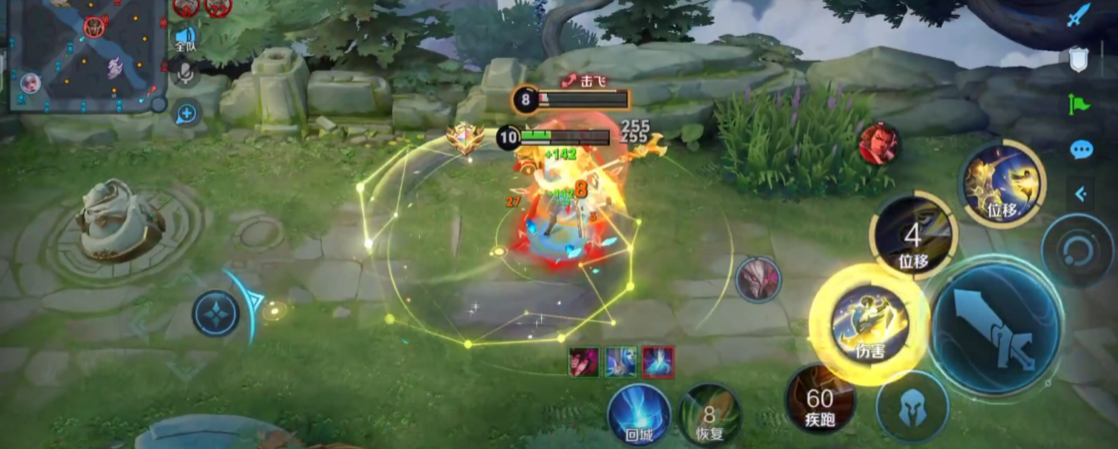This screenshot has width=1118, height=449.
Task: Open the quick chat plus bubble
Action: (187, 112)
